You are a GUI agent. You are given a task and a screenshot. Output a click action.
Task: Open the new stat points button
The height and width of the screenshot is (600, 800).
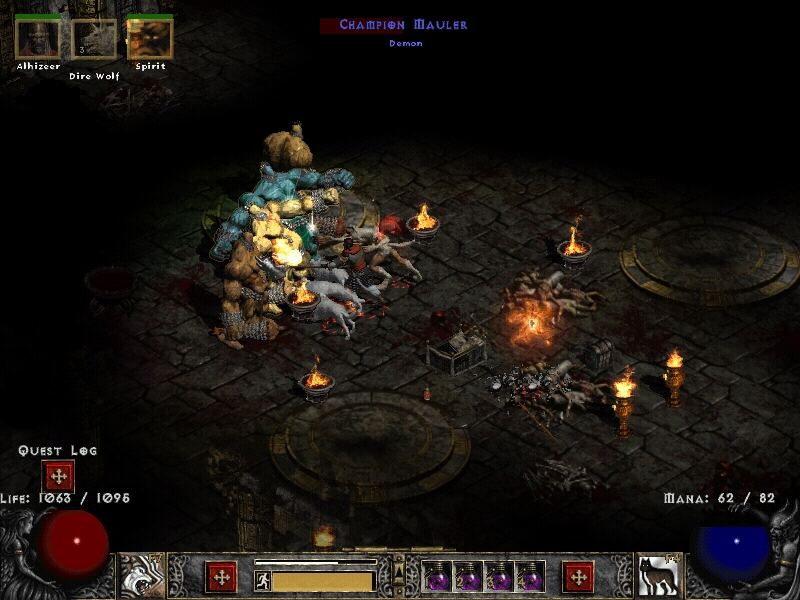point(221,577)
